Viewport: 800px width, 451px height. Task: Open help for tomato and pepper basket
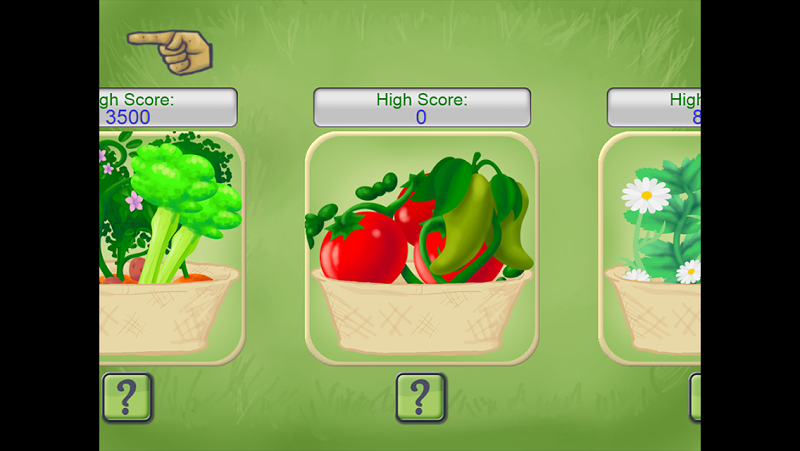[421, 397]
